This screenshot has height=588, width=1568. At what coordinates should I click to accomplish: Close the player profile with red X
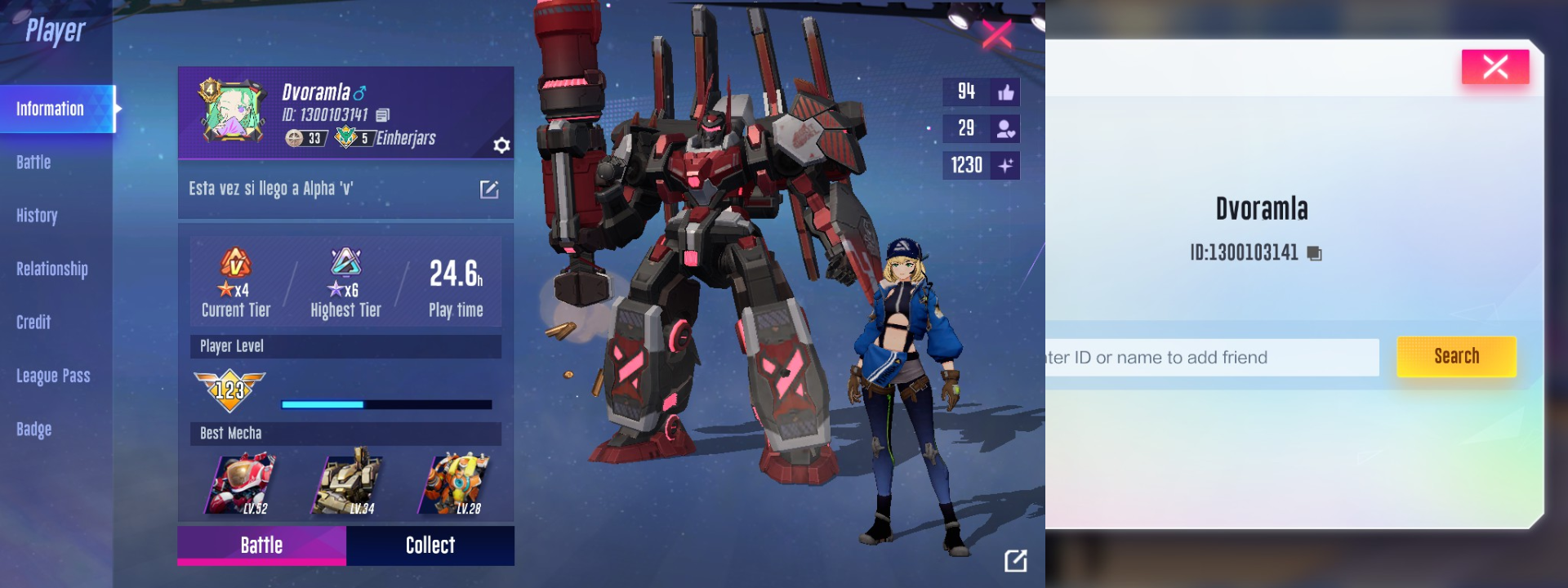click(x=996, y=34)
